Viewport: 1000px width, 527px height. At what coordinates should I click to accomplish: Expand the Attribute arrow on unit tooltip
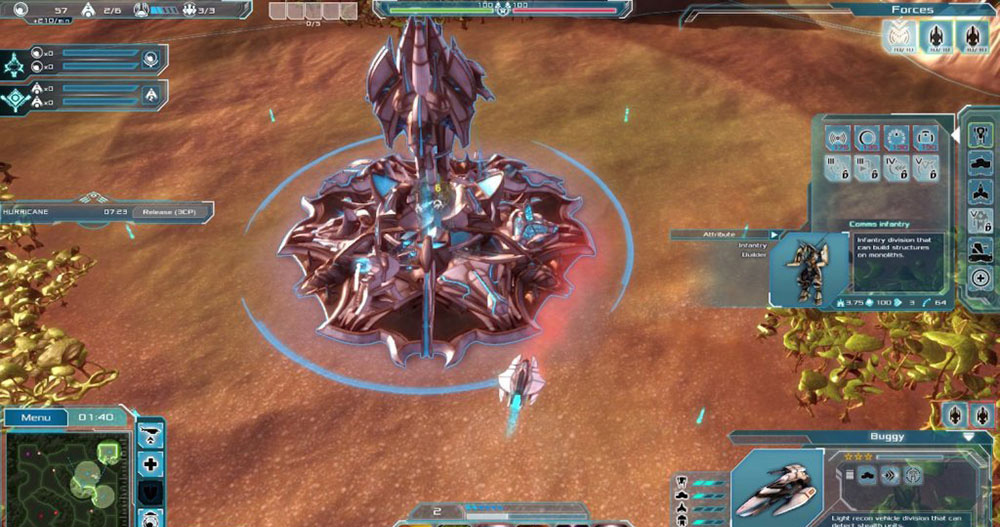pyautogui.click(x=772, y=235)
